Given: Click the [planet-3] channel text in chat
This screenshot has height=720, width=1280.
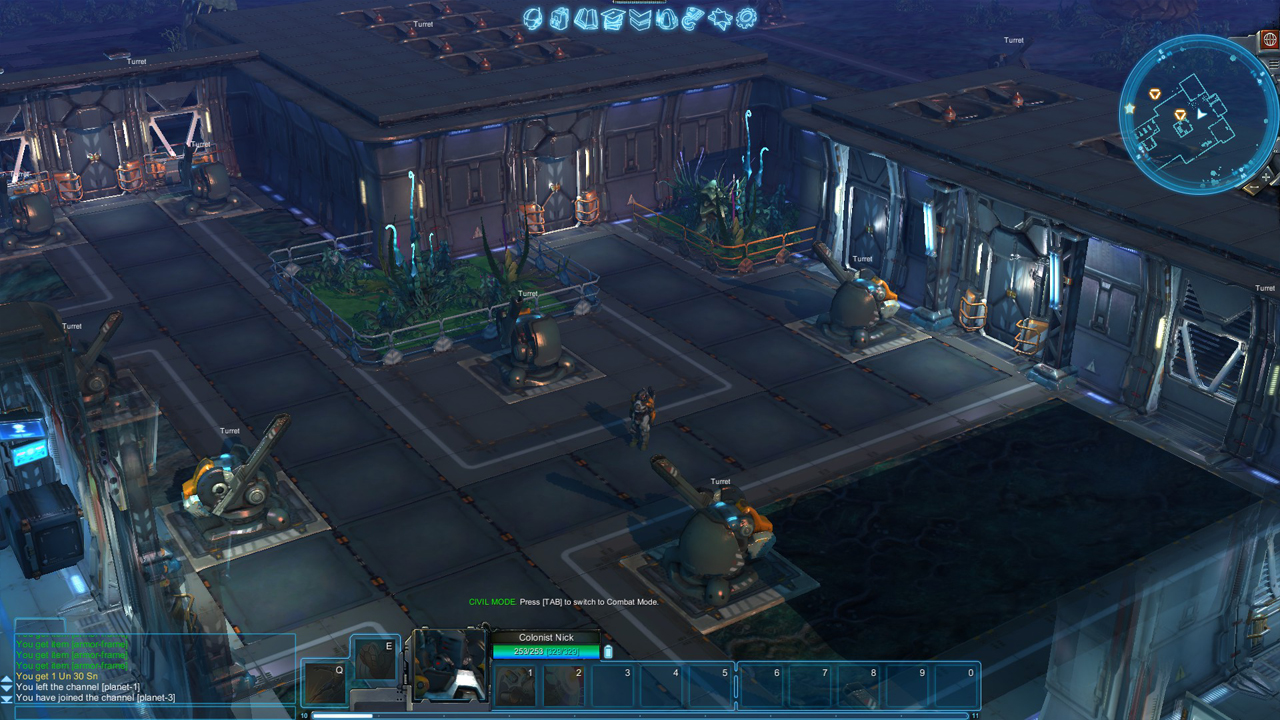Looking at the screenshot, I should [156, 697].
